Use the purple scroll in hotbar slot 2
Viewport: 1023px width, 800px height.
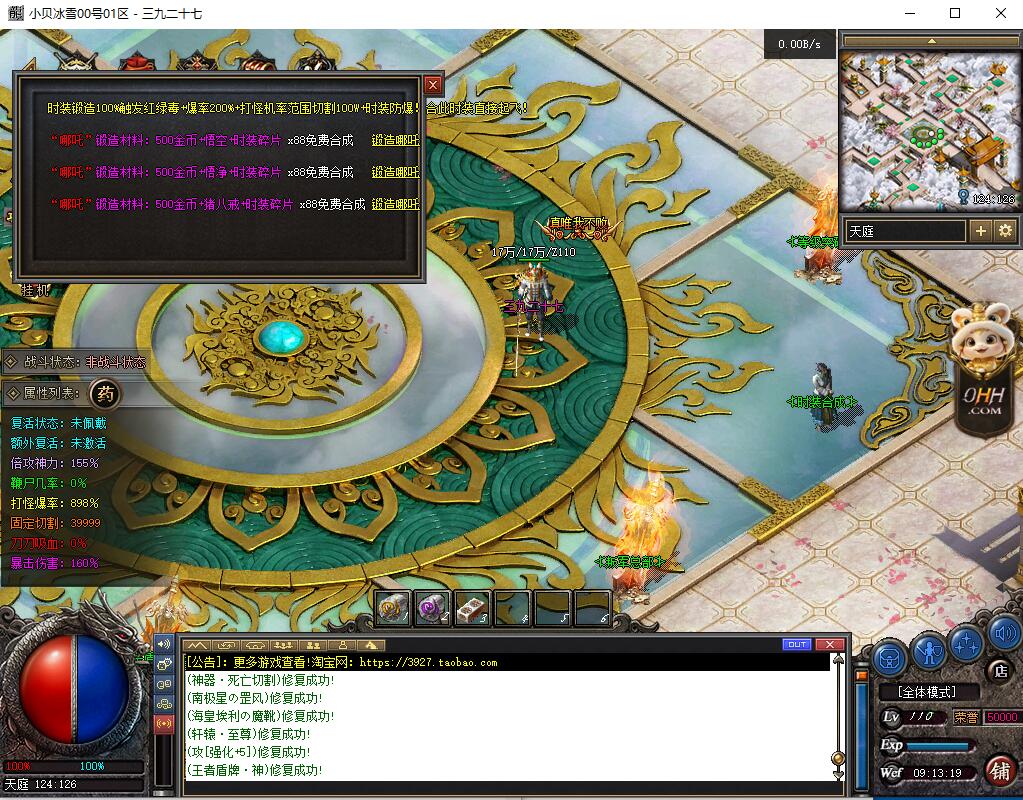432,608
